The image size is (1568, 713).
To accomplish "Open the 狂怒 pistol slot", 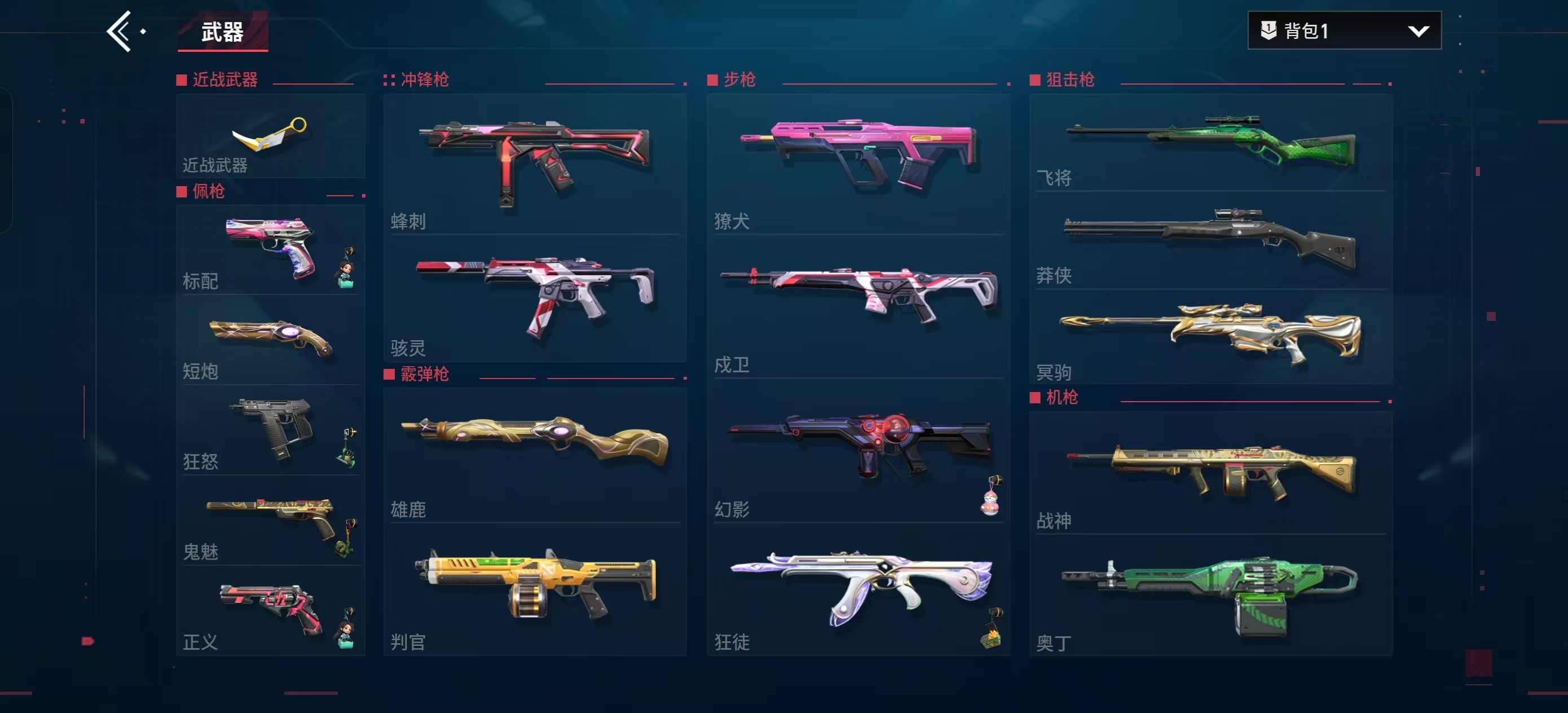I will tap(270, 430).
